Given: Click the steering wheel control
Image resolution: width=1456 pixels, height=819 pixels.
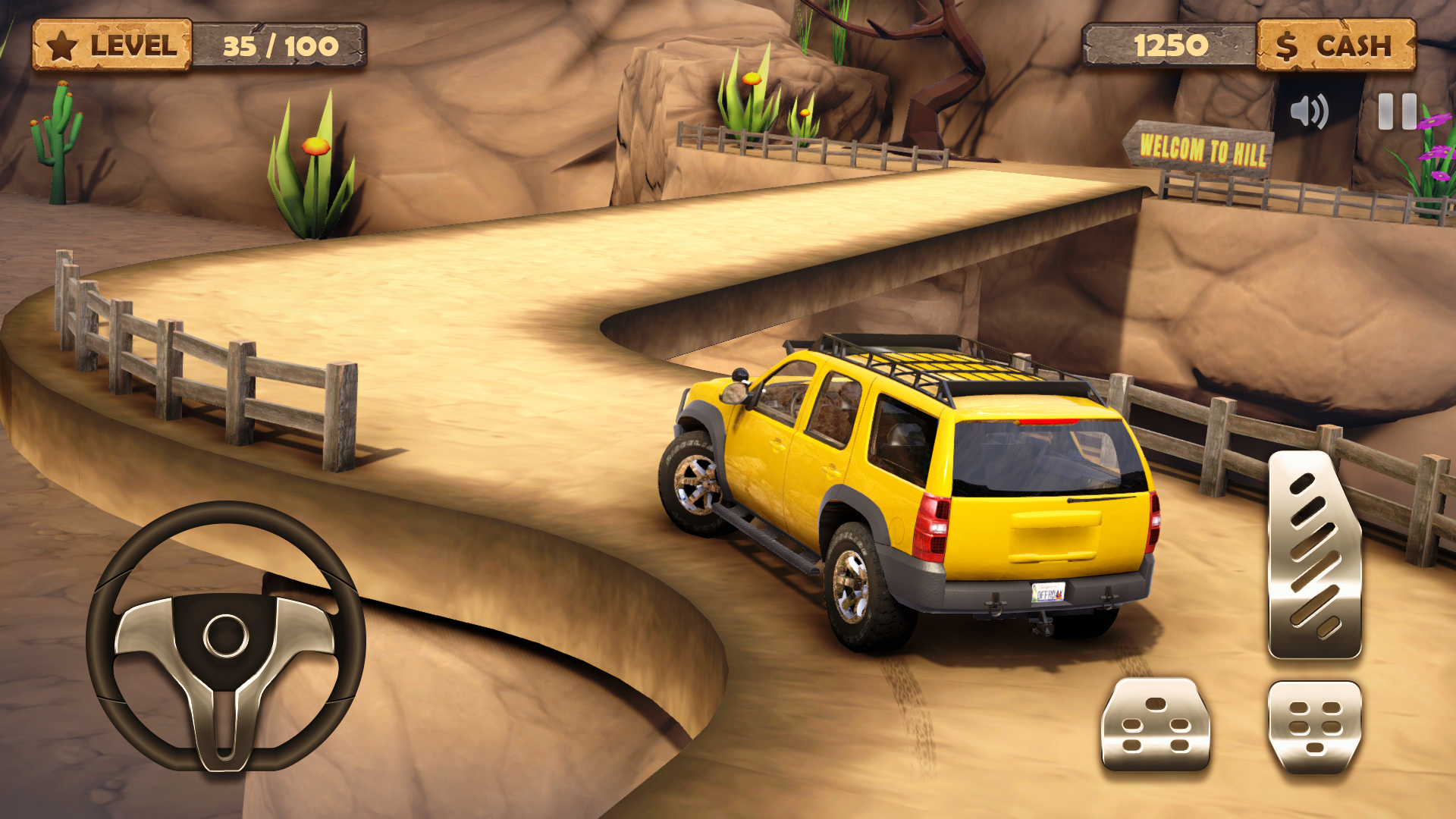Looking at the screenshot, I should 225,635.
